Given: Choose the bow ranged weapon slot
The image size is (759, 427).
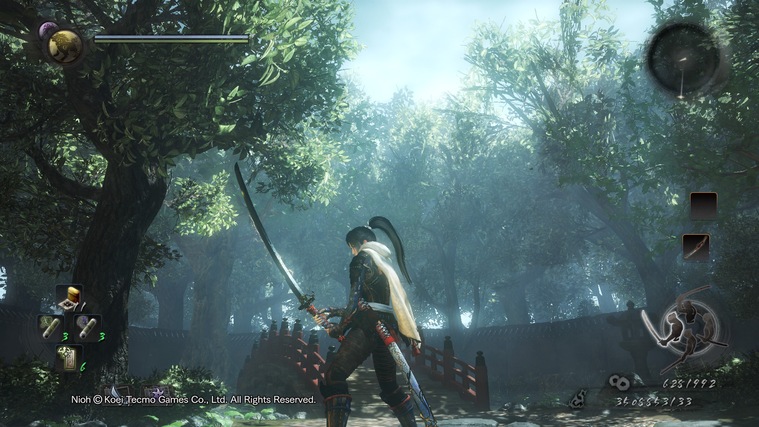Looking at the screenshot, I should point(697,246).
